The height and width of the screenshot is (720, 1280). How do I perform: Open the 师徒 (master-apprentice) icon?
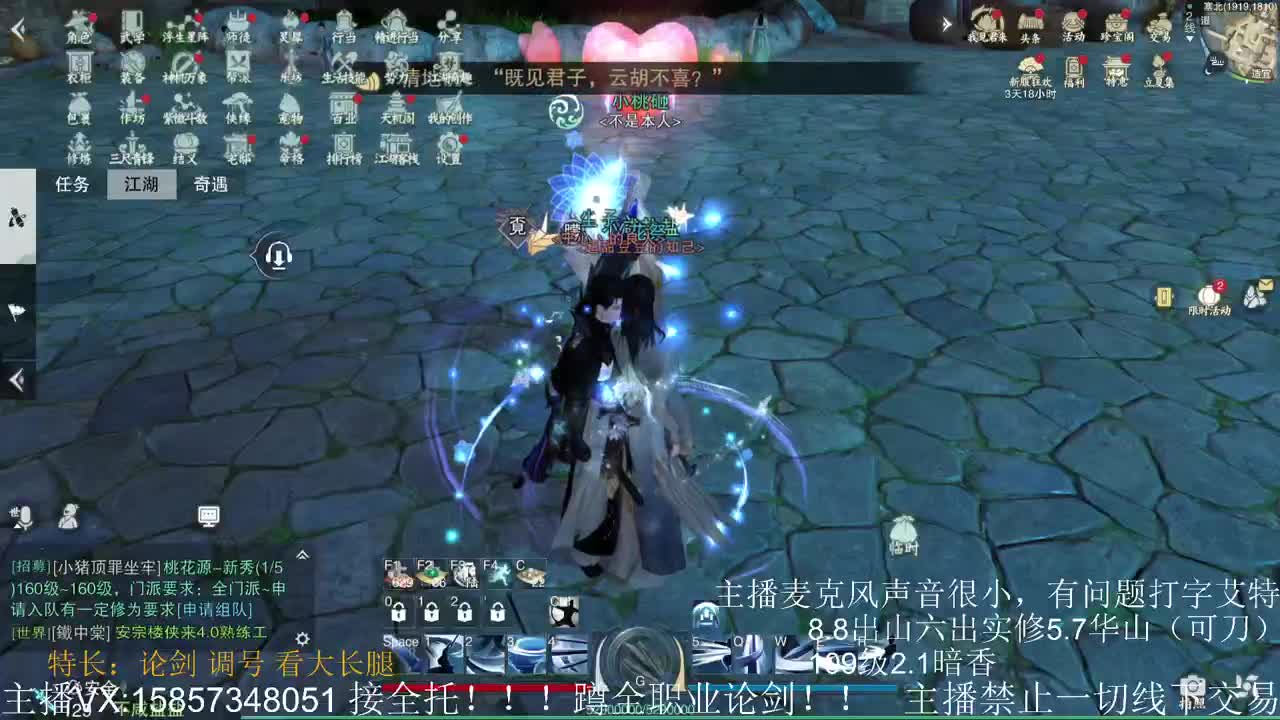pos(236,23)
